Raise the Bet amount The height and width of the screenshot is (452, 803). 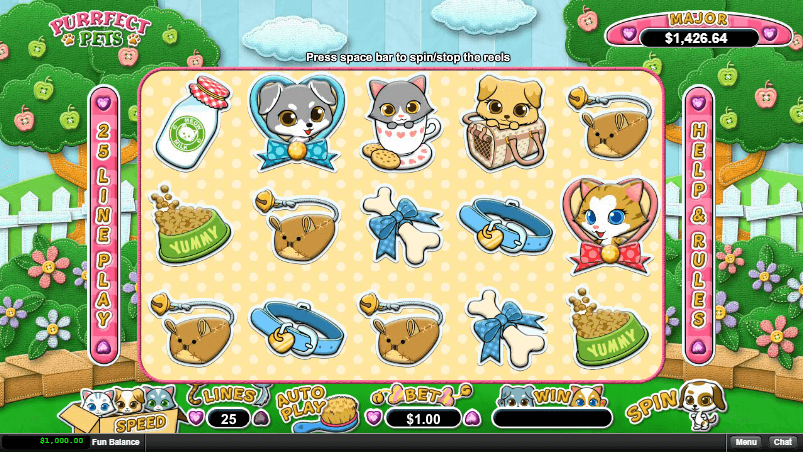(x=472, y=418)
